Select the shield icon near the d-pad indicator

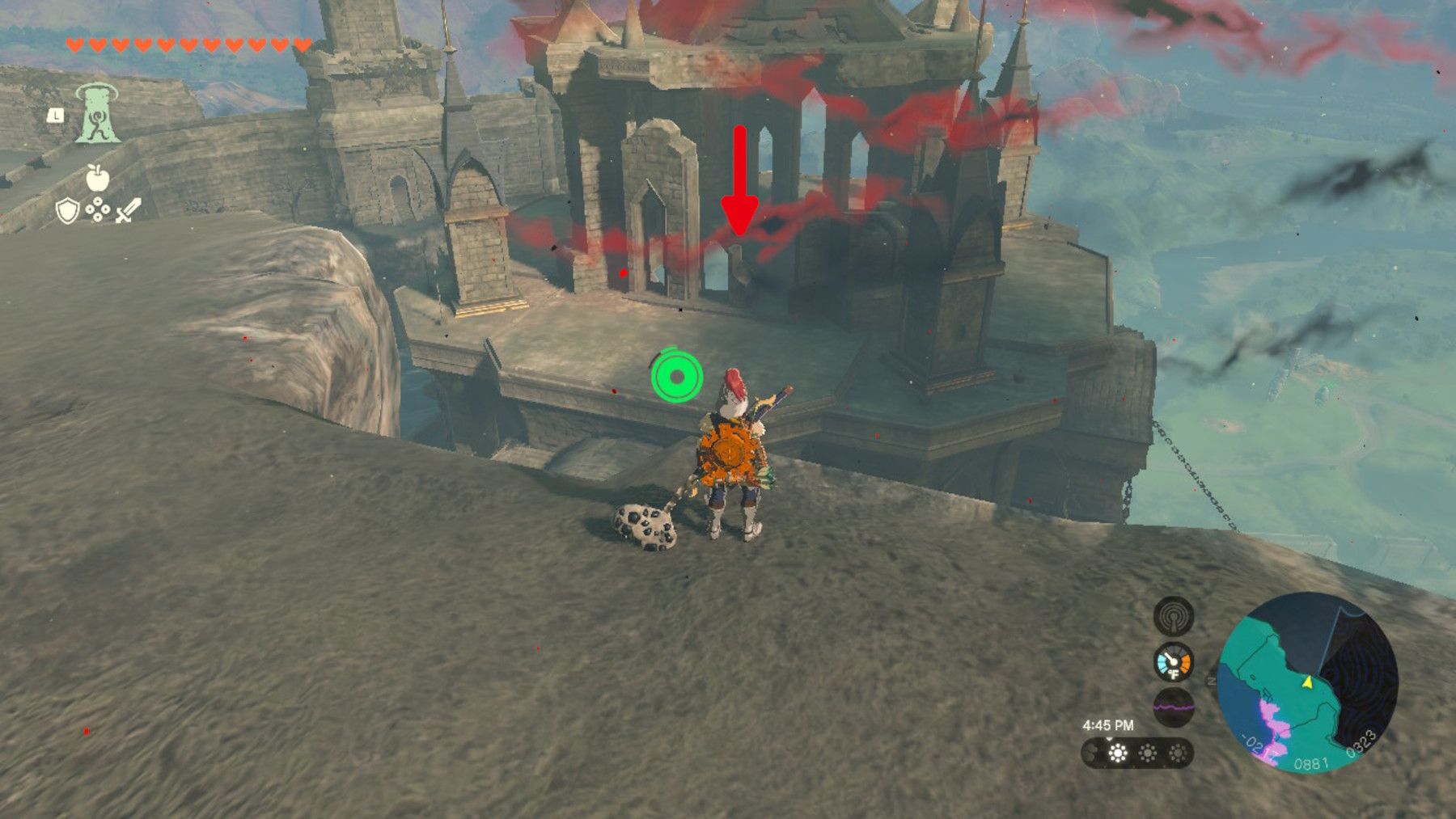(x=67, y=210)
